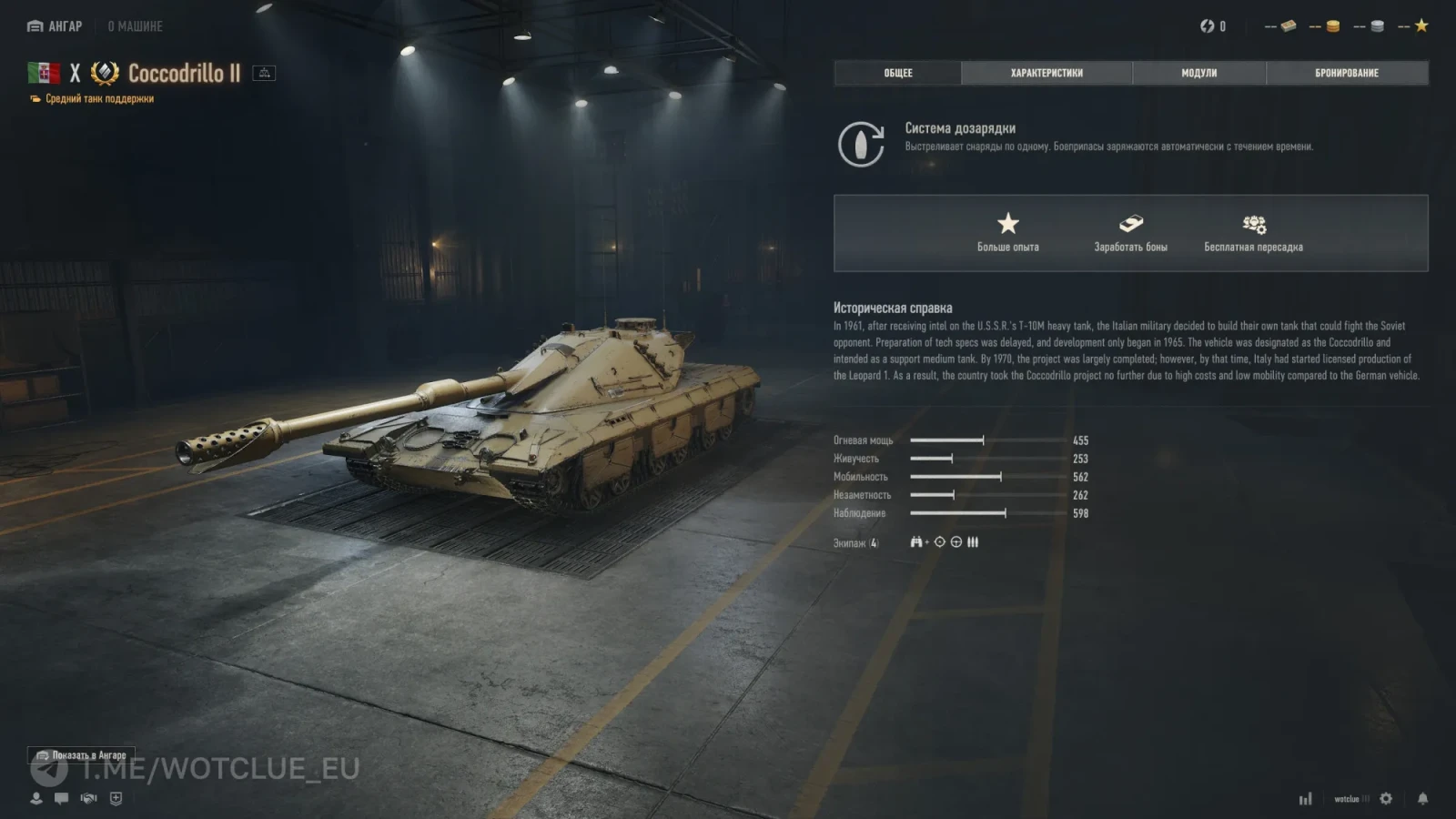Click the Показать в Ангаре button
Viewport: 1456px width, 819px height.
(x=81, y=755)
